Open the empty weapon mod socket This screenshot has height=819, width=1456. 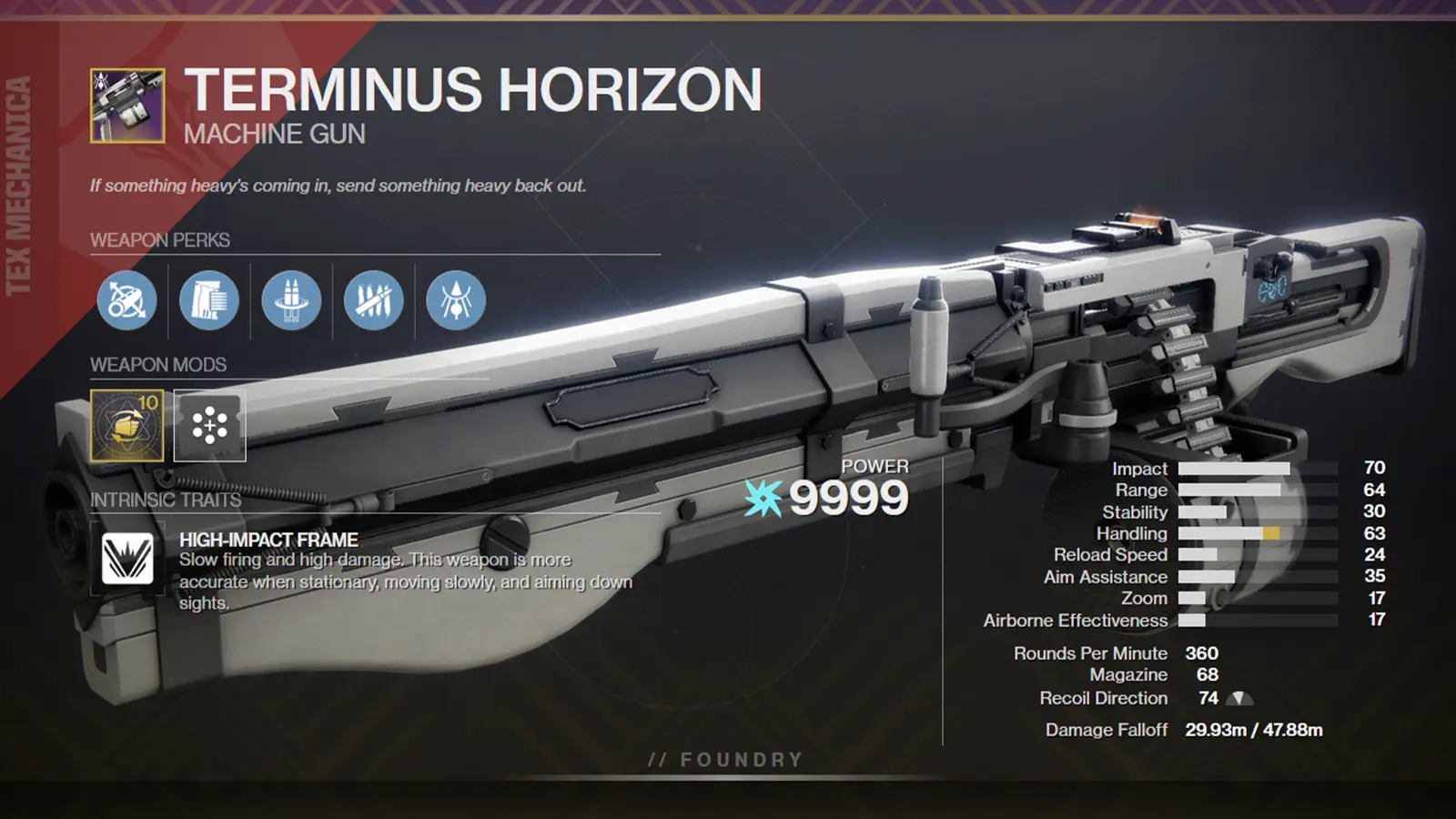tap(209, 425)
